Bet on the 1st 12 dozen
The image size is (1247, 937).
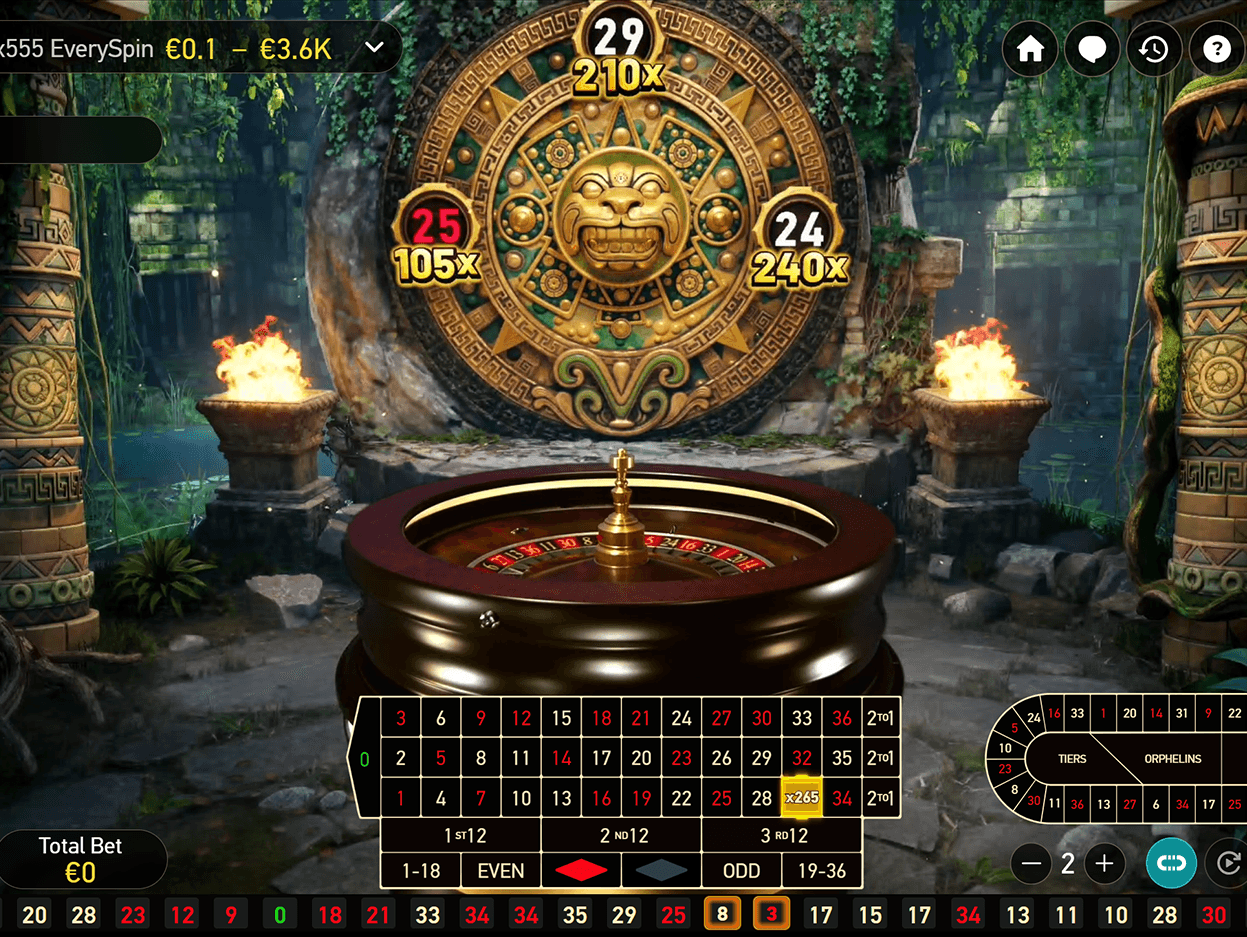click(x=461, y=835)
